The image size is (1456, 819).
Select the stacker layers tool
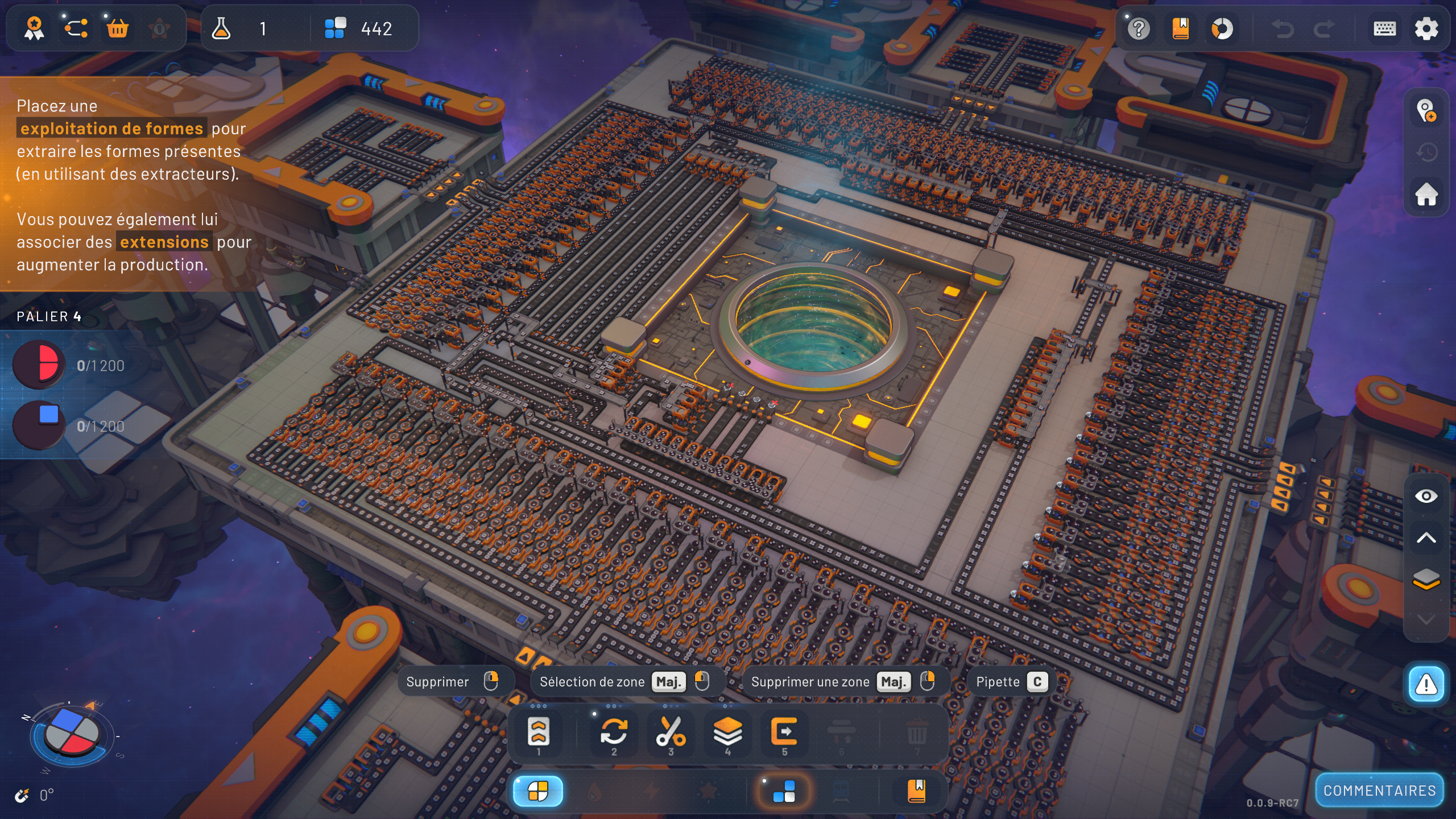(727, 733)
